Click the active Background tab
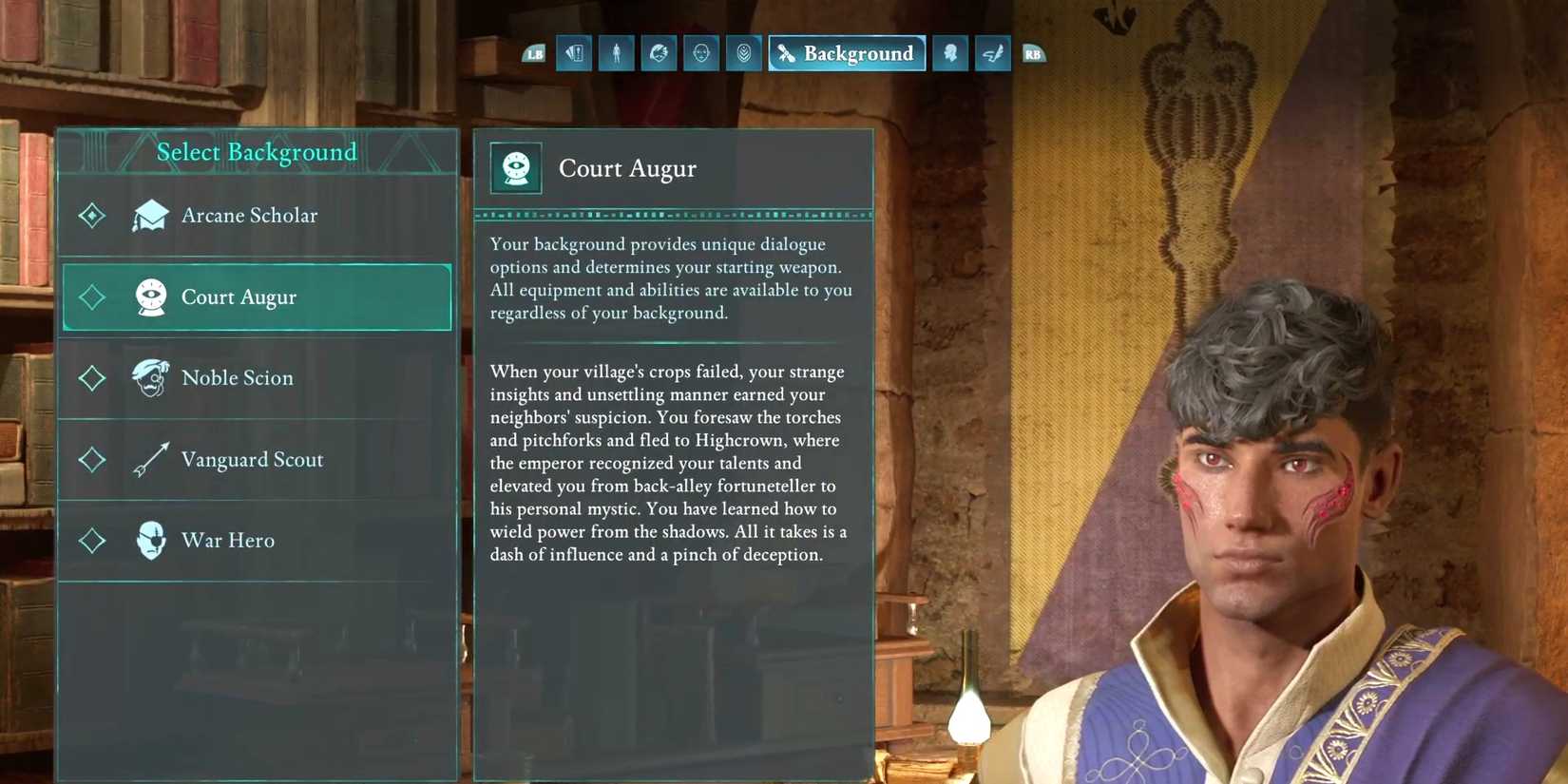1568x784 pixels. click(x=847, y=54)
